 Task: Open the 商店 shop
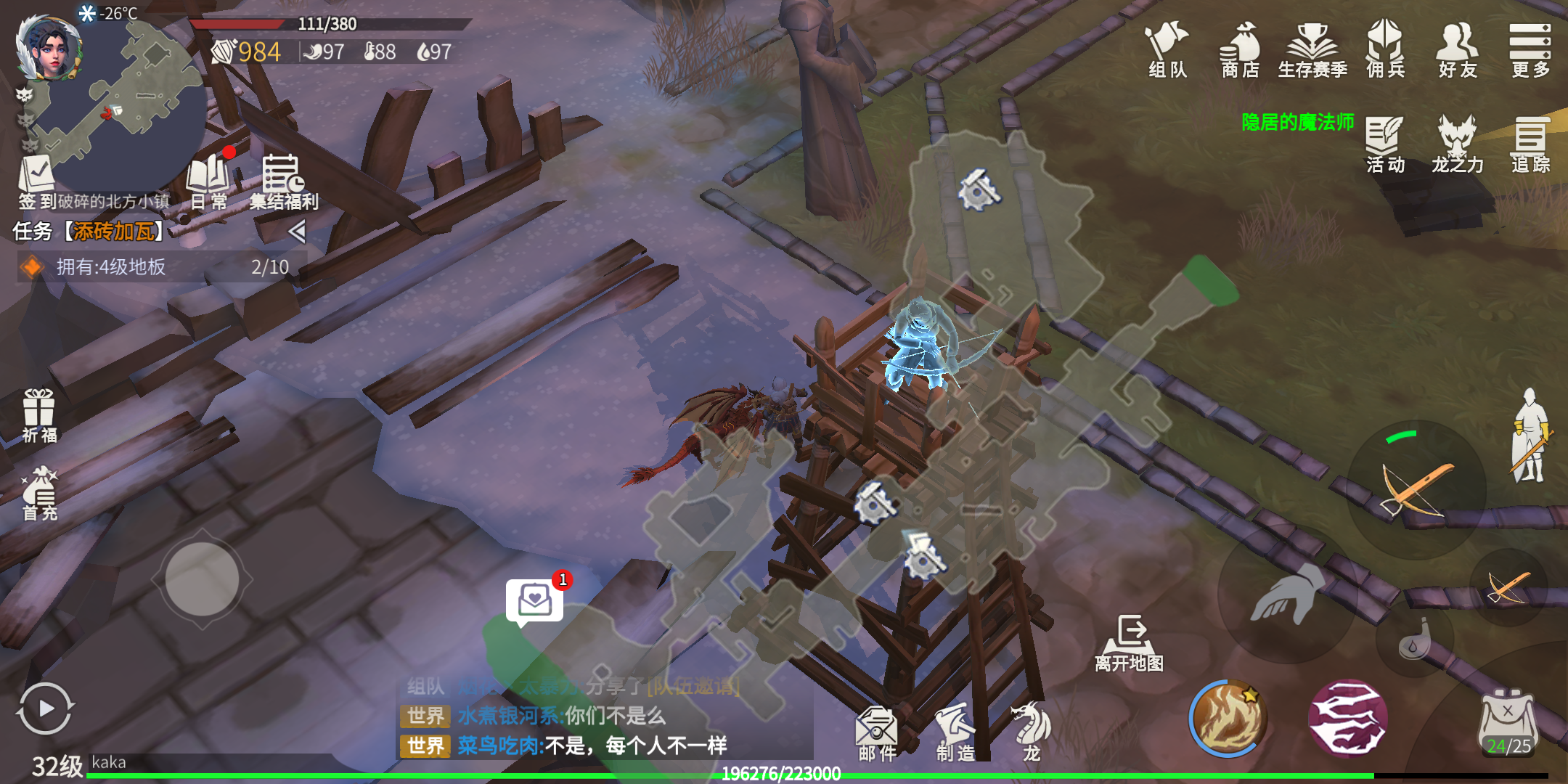tap(1240, 49)
